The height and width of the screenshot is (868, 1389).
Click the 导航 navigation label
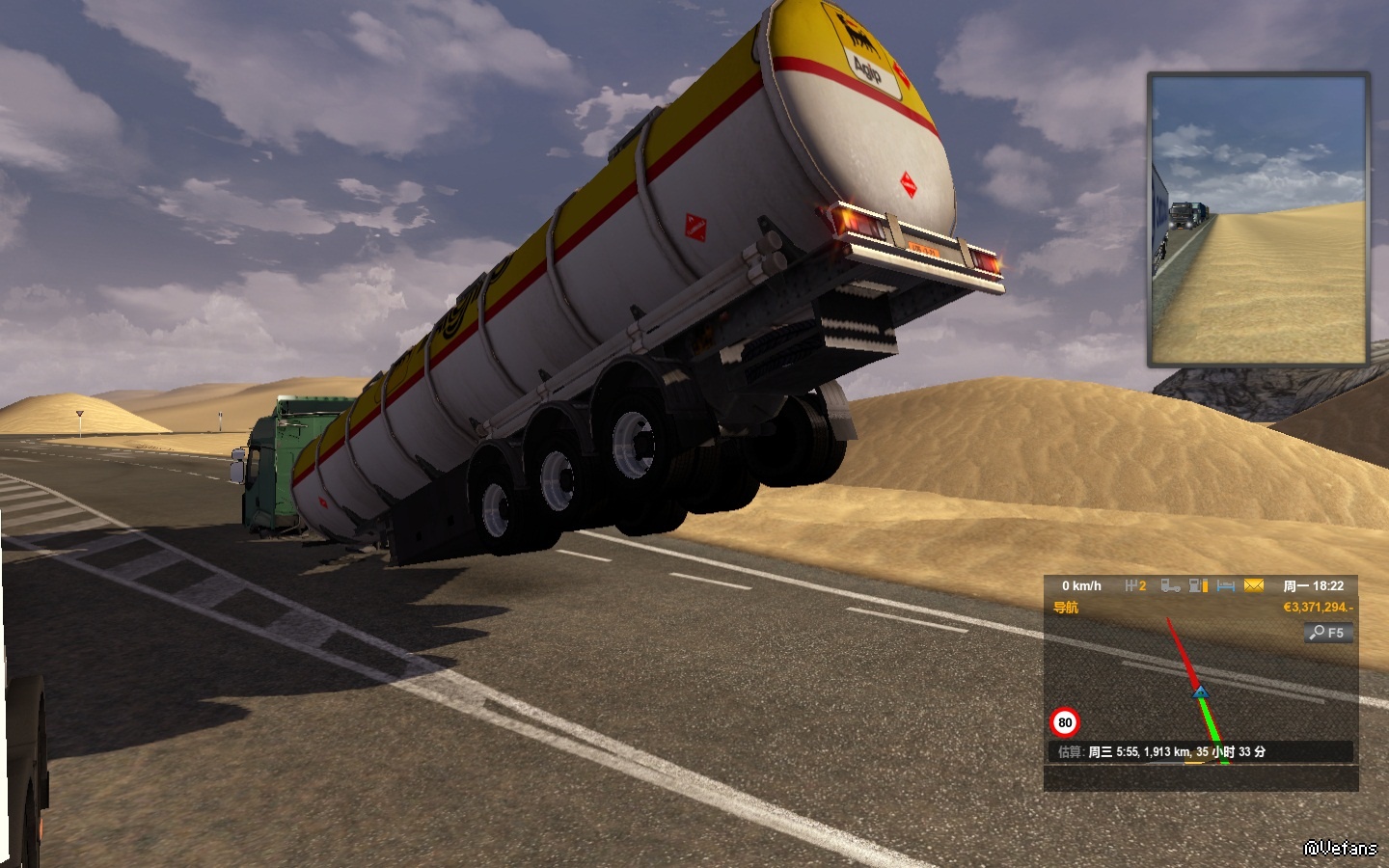pyautogui.click(x=1066, y=608)
